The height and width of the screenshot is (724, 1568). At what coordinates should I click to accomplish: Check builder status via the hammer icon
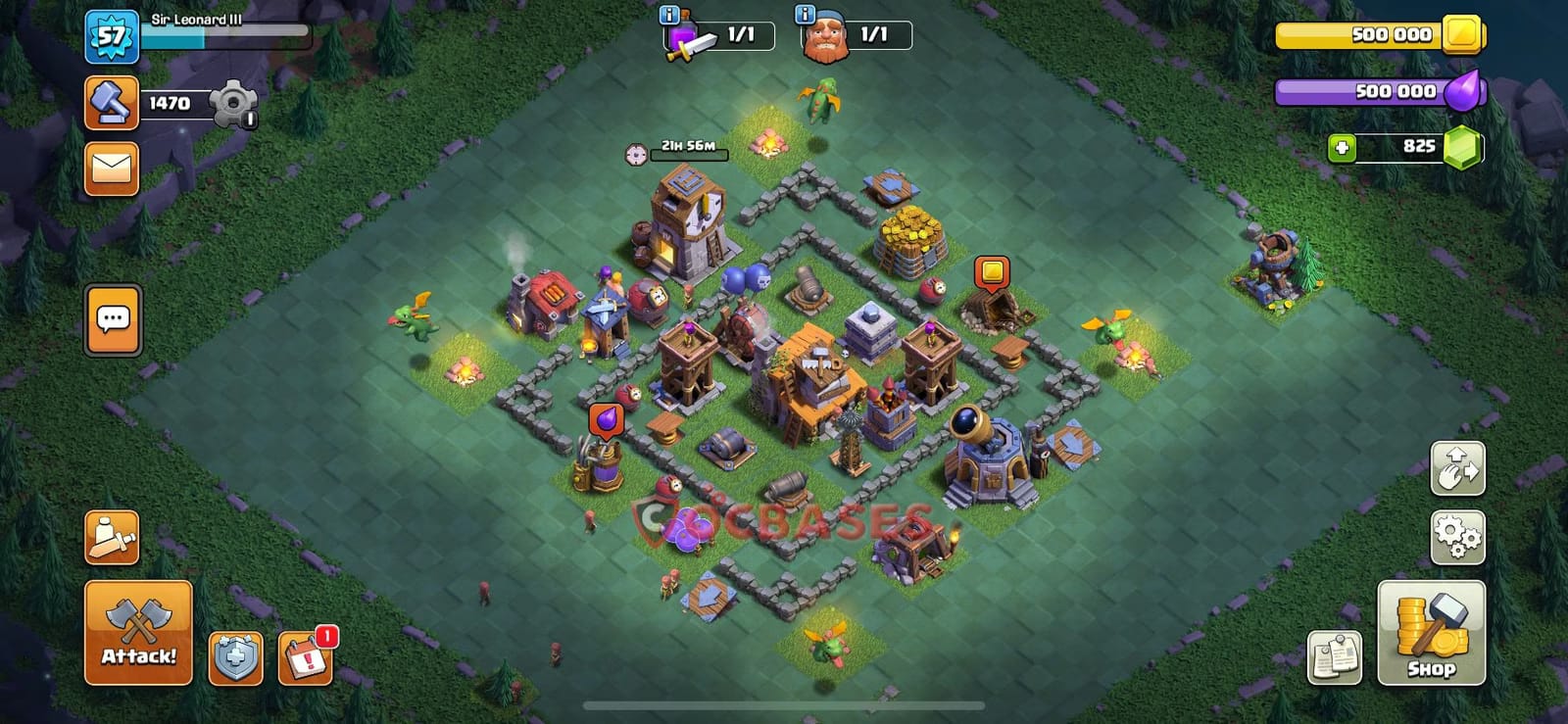click(111, 104)
